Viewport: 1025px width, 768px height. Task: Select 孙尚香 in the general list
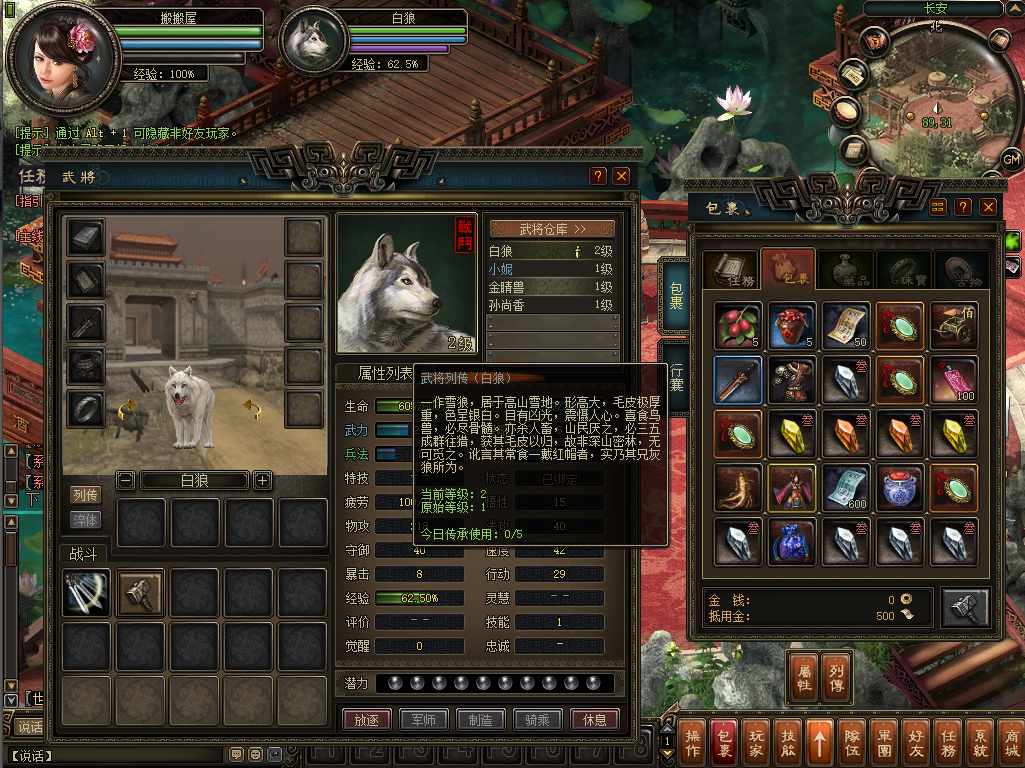point(550,305)
